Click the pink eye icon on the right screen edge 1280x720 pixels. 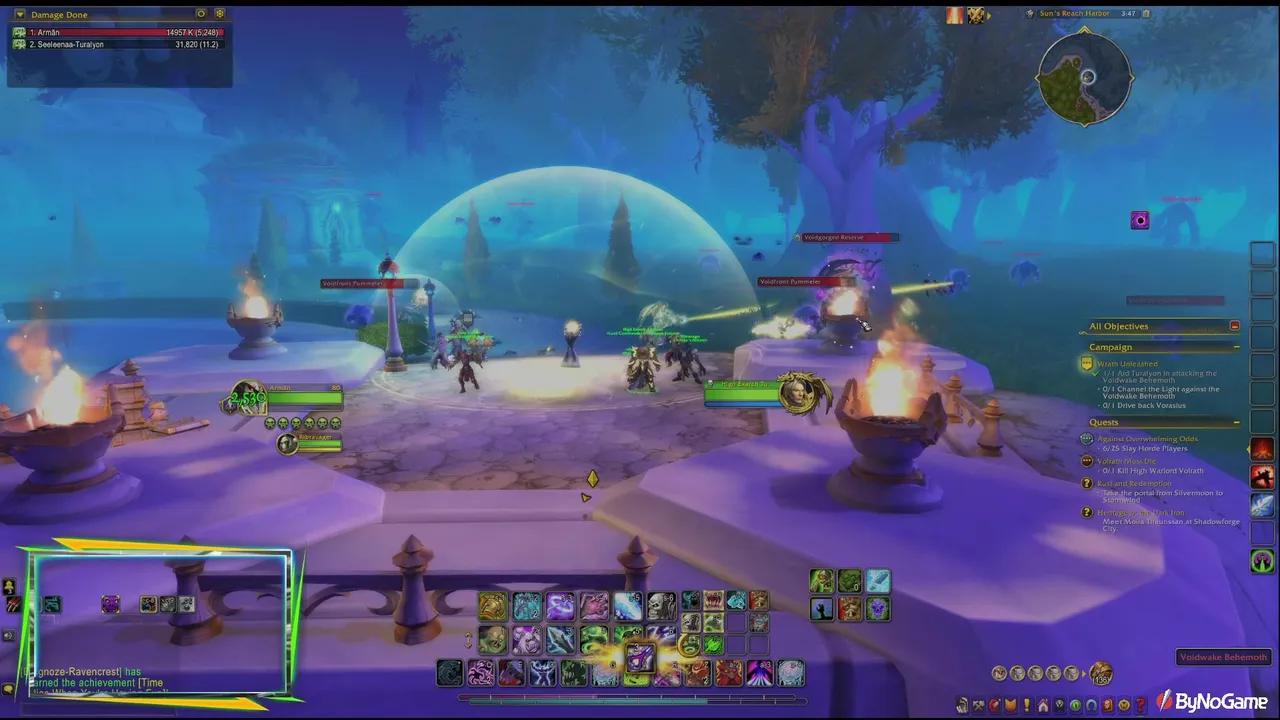coord(1140,220)
